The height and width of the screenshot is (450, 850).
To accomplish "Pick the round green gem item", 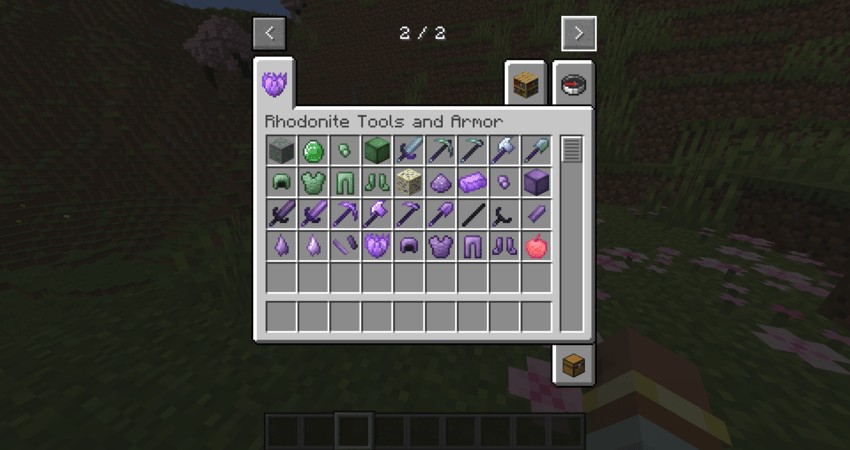I will coord(314,151).
